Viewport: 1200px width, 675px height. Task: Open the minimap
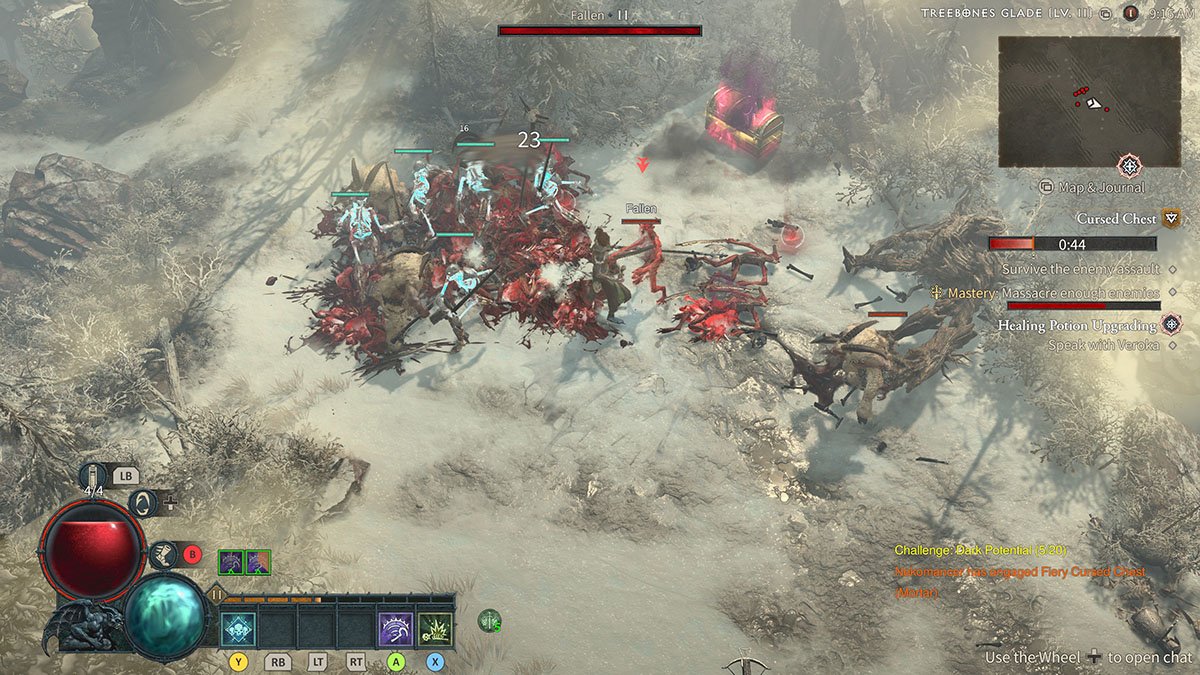1088,101
